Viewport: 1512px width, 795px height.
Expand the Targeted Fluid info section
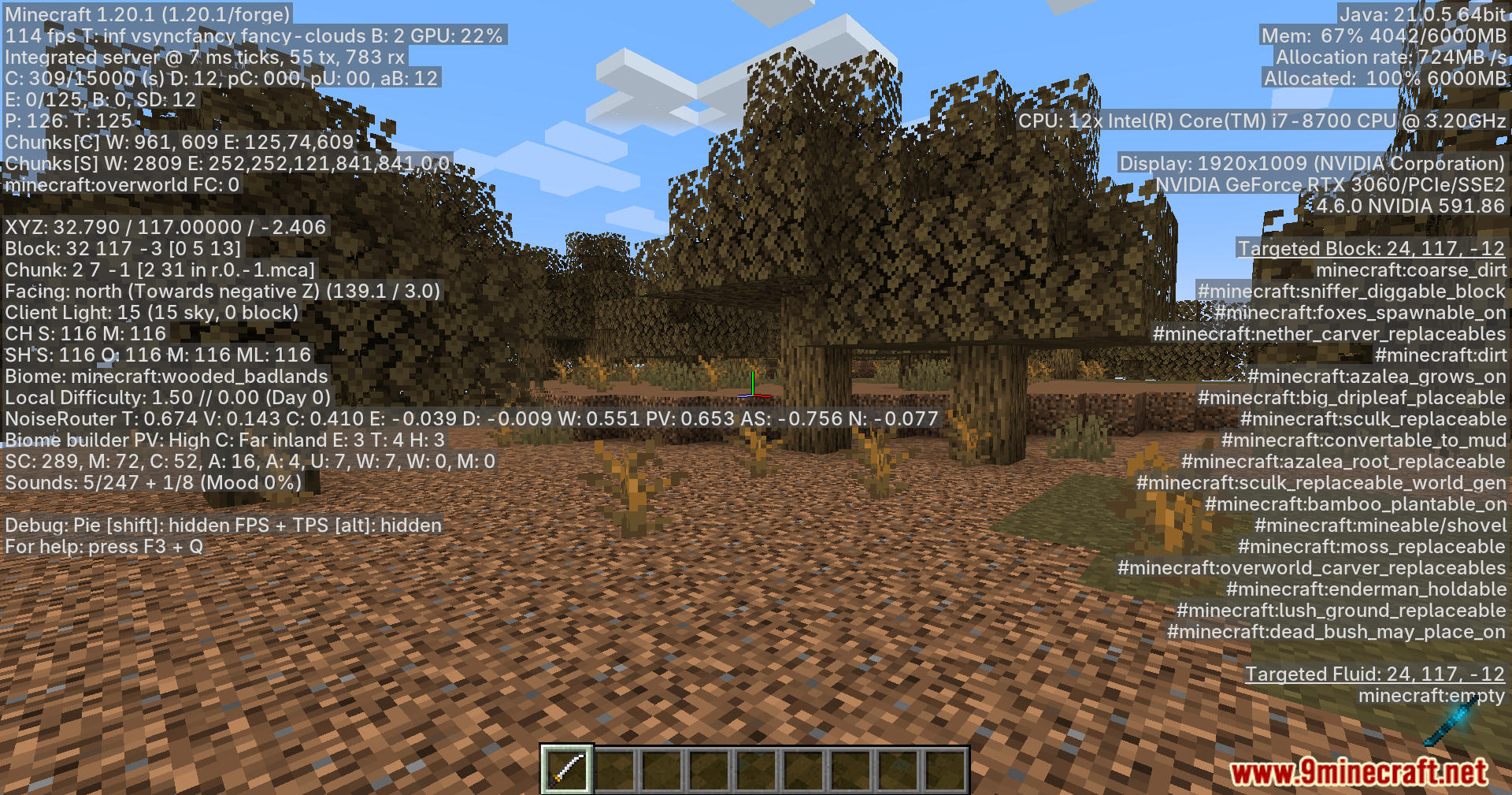click(x=1374, y=674)
